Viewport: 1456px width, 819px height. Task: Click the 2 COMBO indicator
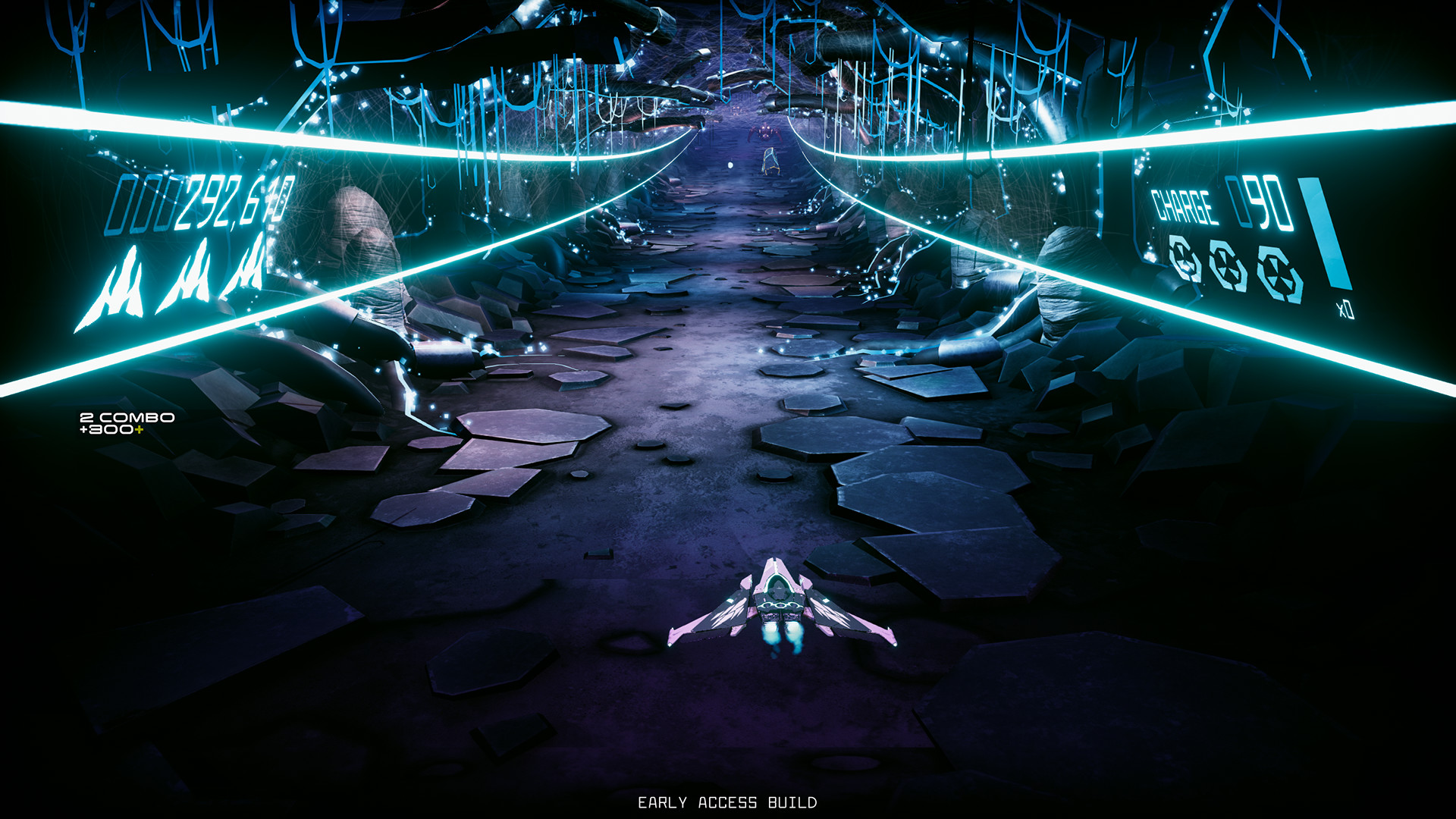pos(127,418)
